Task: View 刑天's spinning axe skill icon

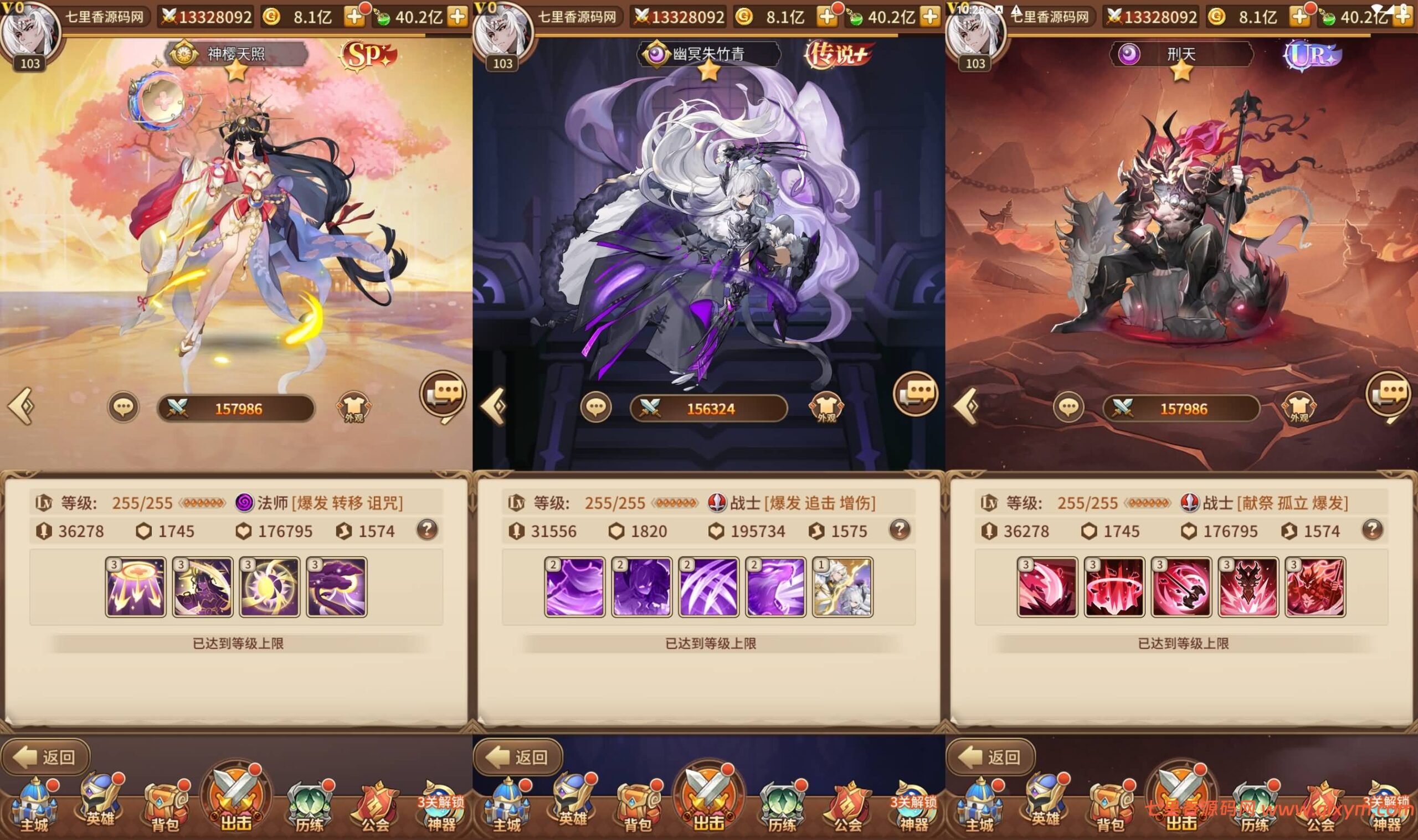Action: pos(1181,586)
